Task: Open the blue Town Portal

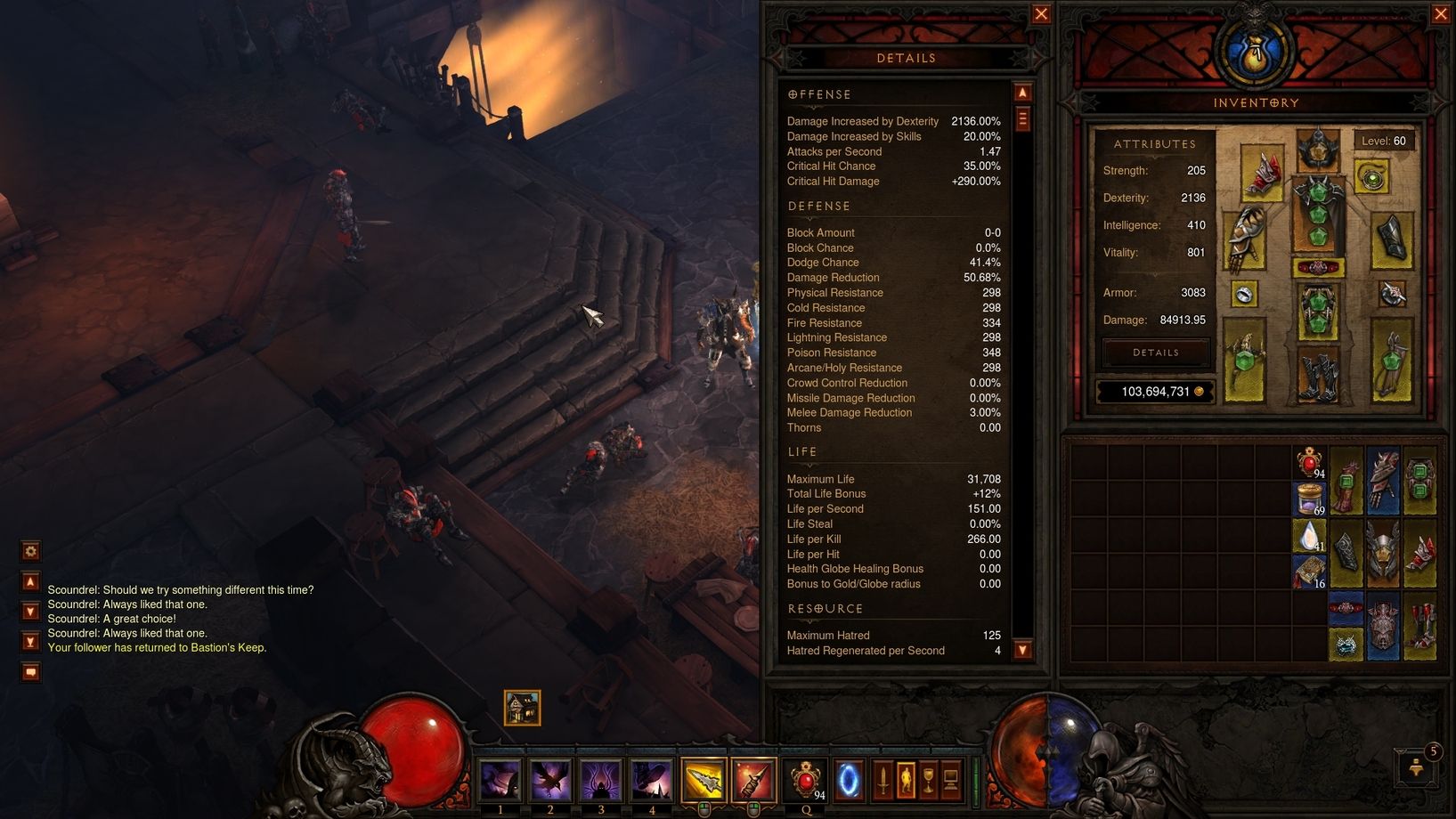Action: pyautogui.click(x=849, y=781)
